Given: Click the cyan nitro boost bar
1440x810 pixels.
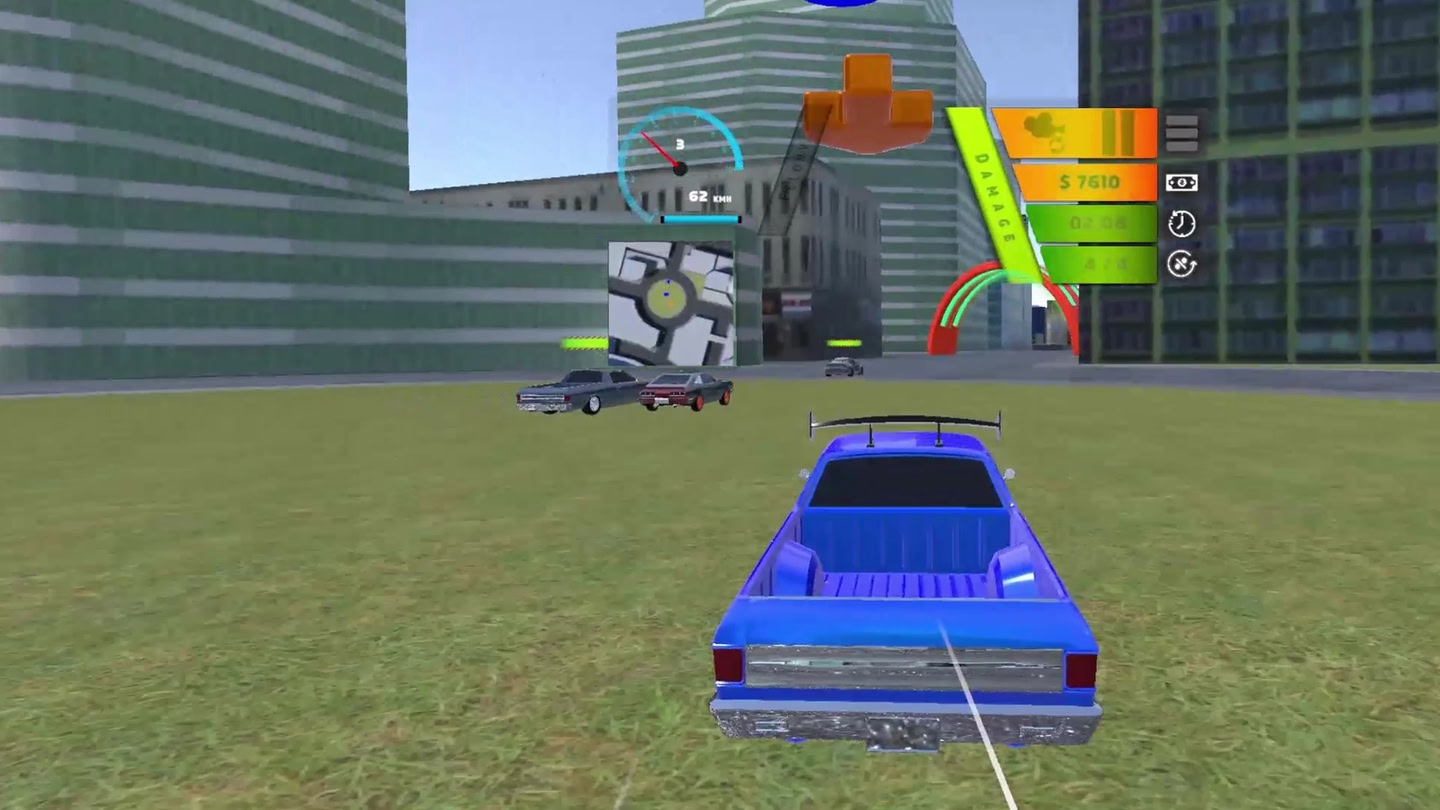Looking at the screenshot, I should (700, 219).
